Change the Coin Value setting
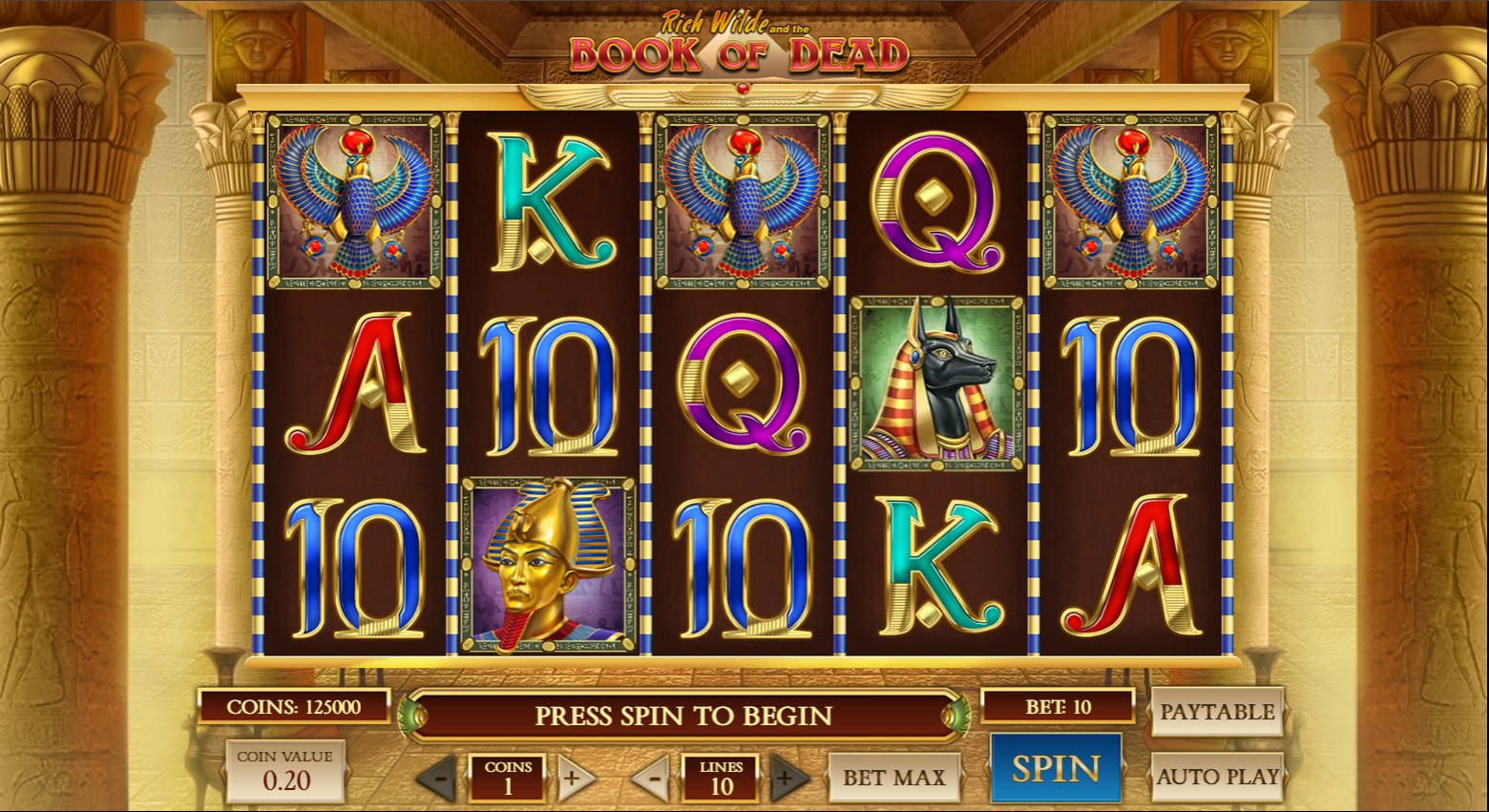 [285, 771]
